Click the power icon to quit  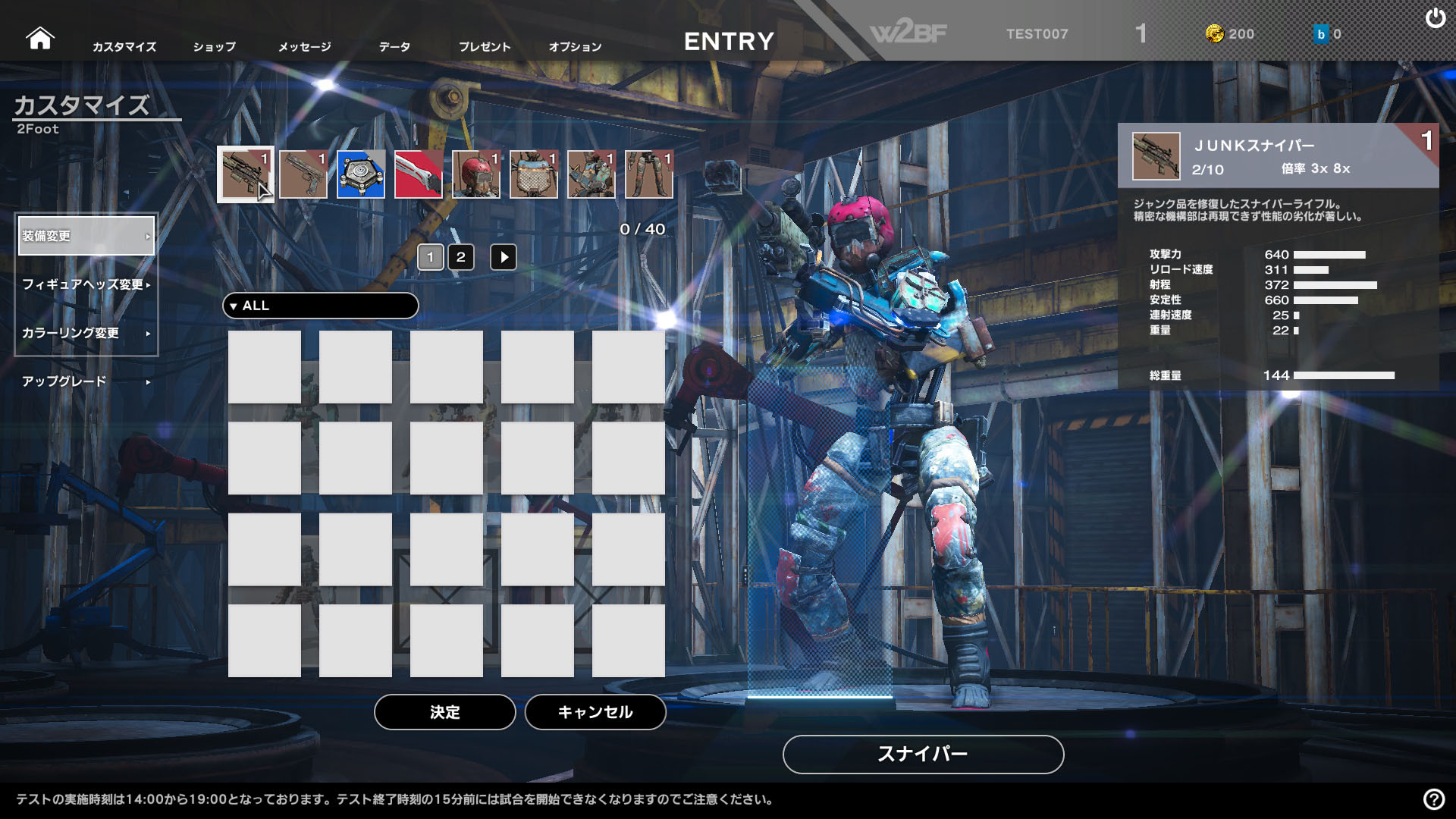tap(1435, 18)
